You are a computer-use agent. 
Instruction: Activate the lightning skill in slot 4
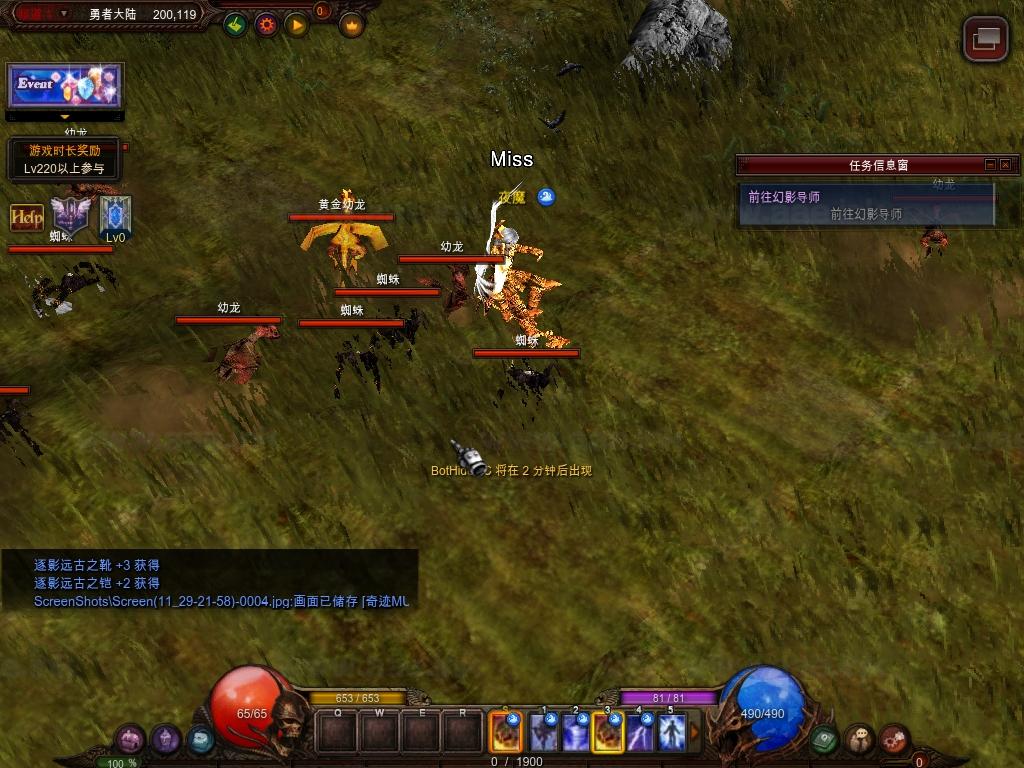tap(640, 733)
